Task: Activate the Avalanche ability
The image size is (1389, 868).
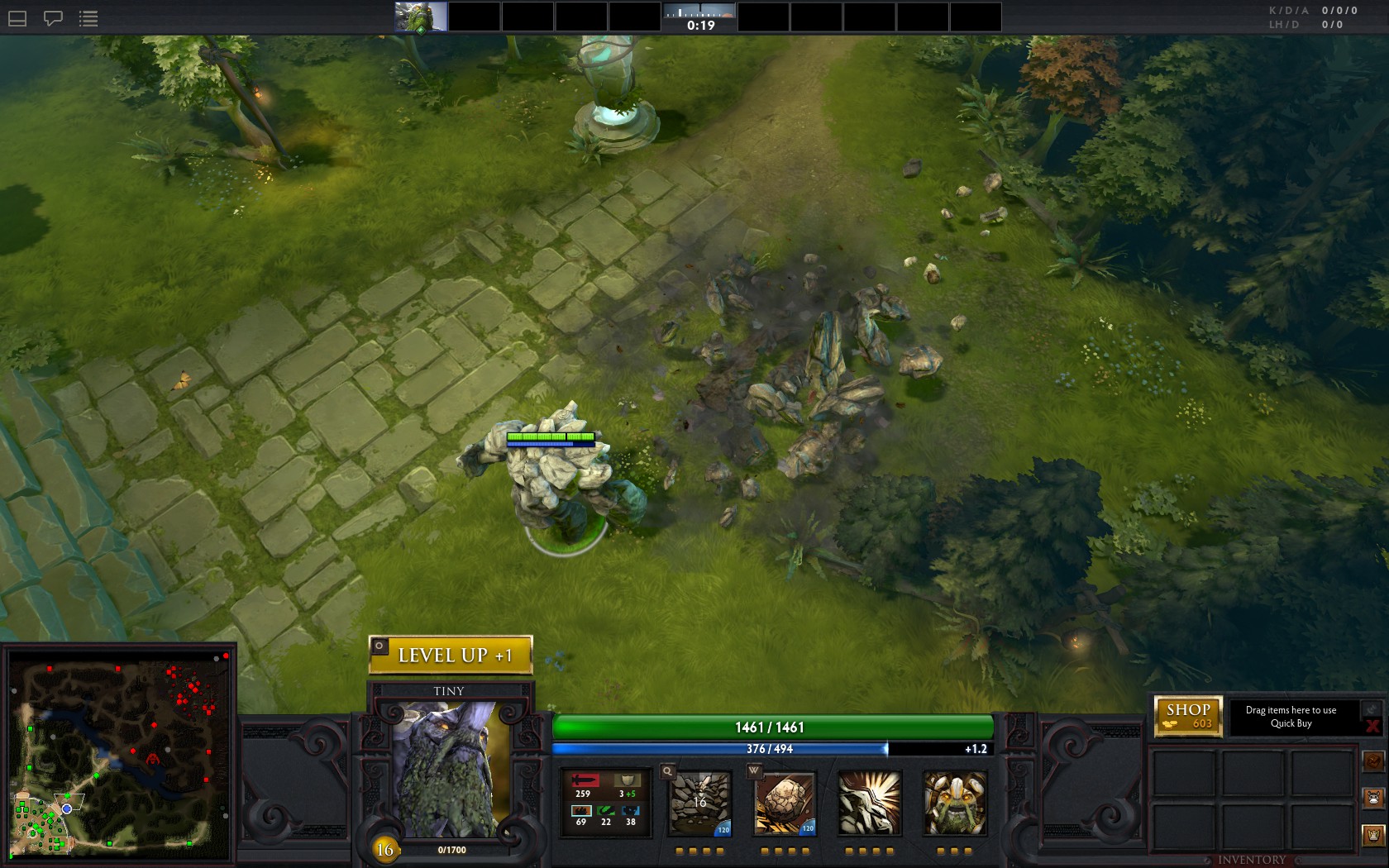Action: click(x=699, y=804)
